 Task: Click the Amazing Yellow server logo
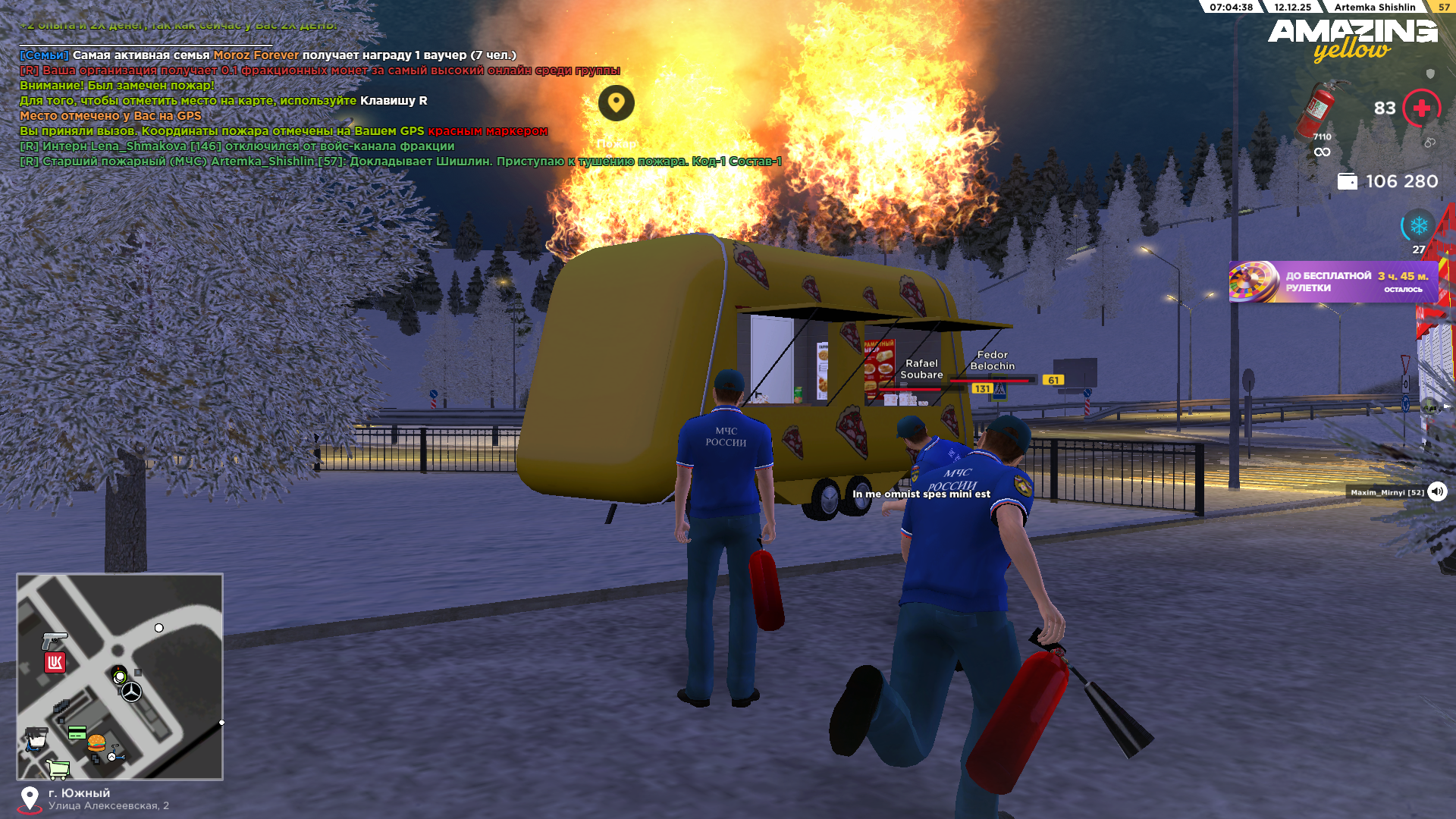(x=1352, y=39)
